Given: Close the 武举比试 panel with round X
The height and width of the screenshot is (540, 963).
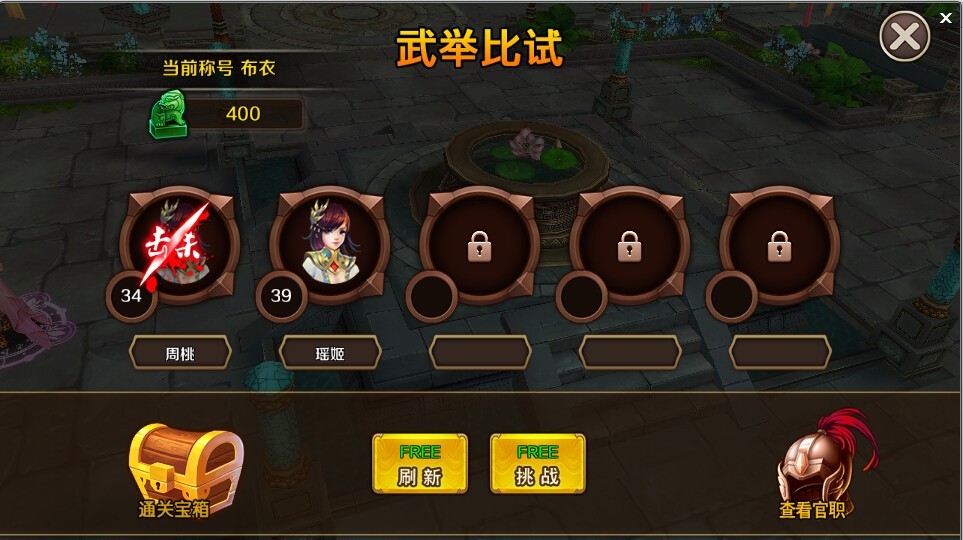Looking at the screenshot, I should pyautogui.click(x=904, y=38).
